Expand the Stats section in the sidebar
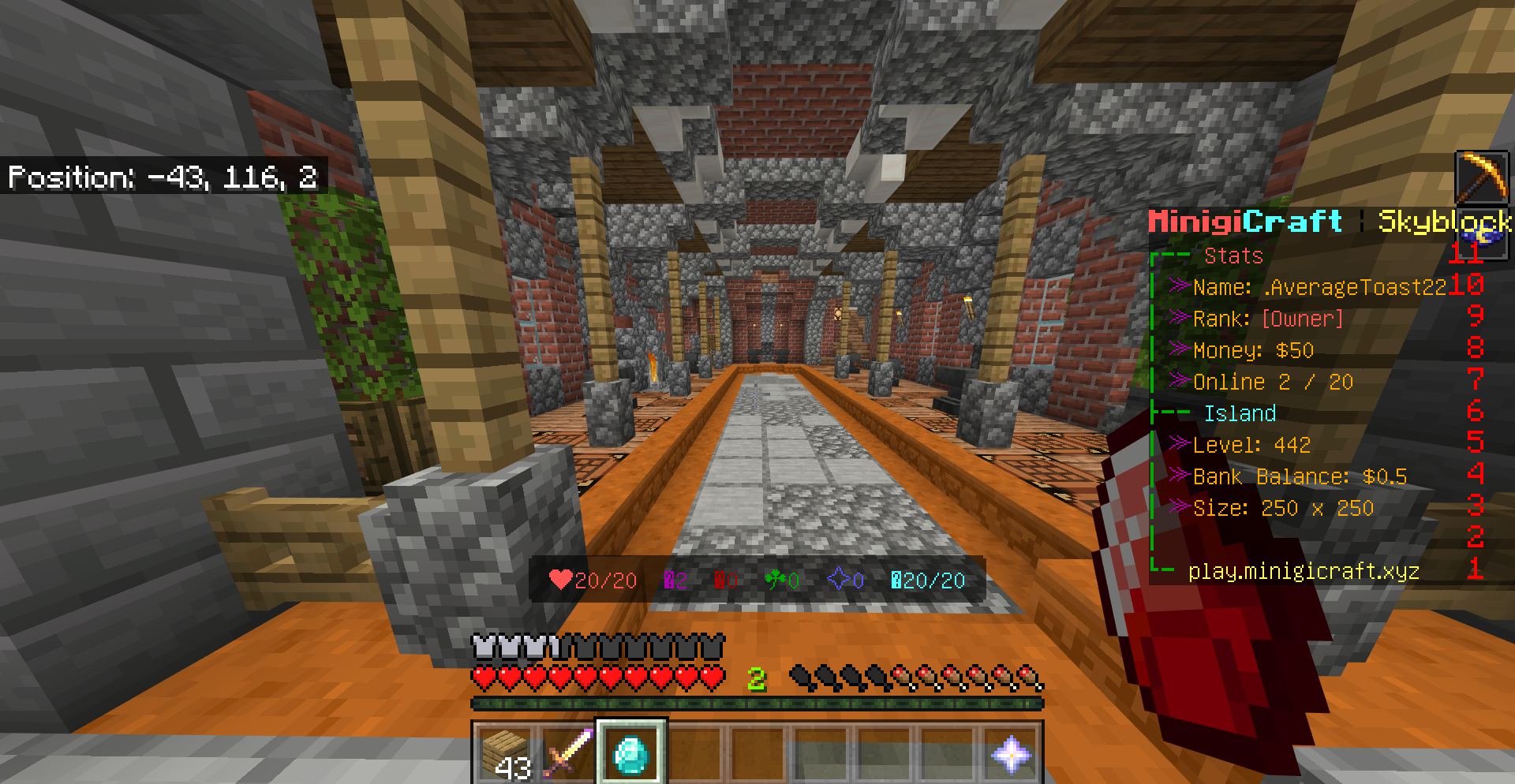 (1231, 255)
